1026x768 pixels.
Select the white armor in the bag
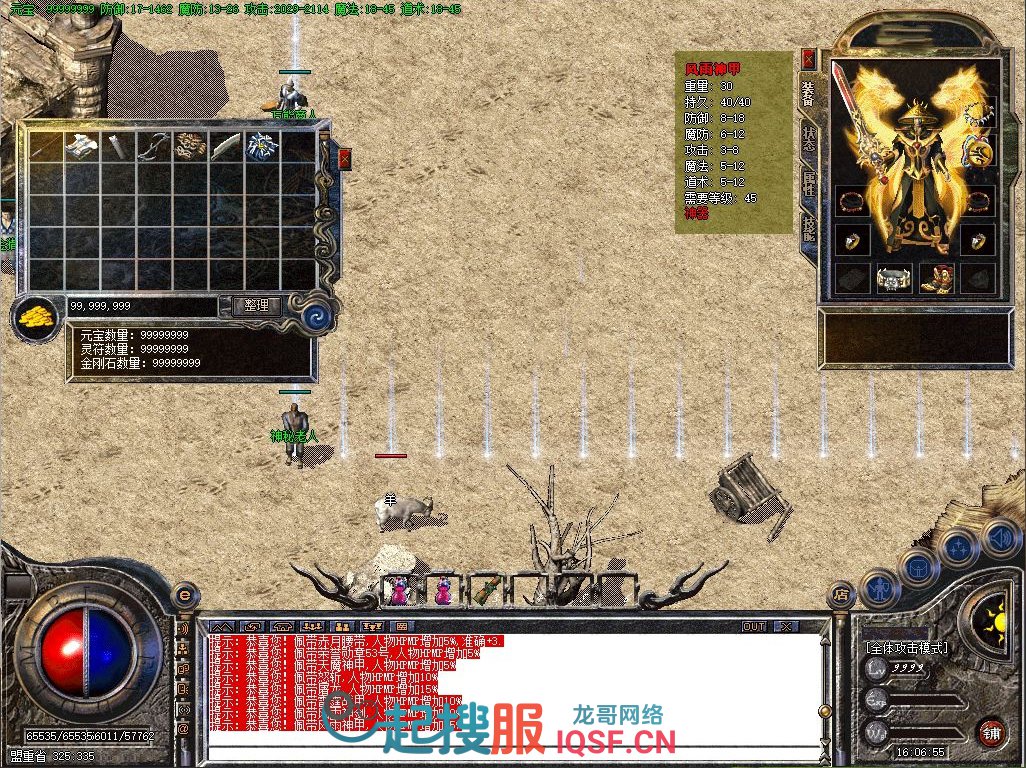click(81, 145)
